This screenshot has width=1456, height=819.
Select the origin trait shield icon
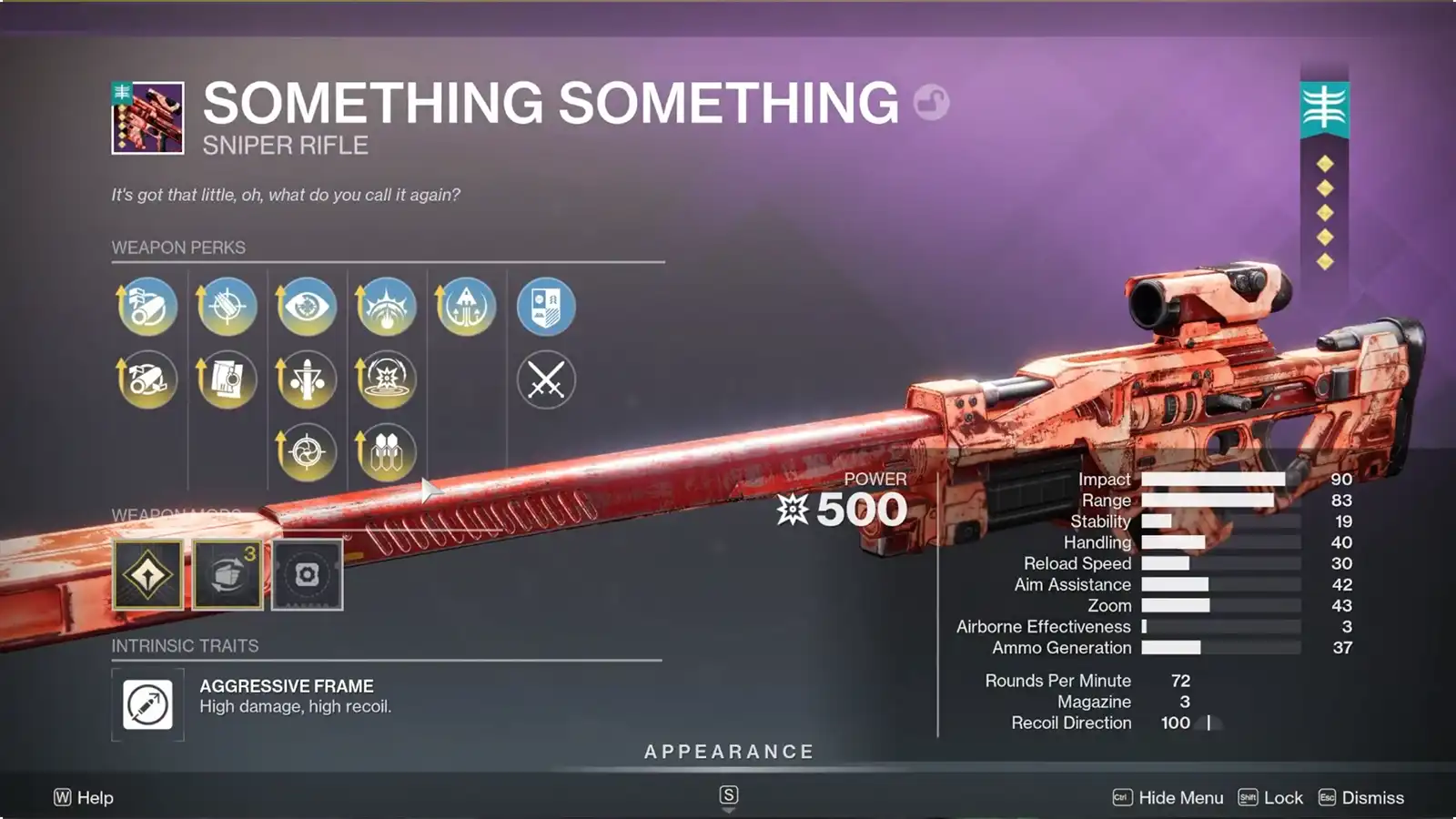(546, 307)
